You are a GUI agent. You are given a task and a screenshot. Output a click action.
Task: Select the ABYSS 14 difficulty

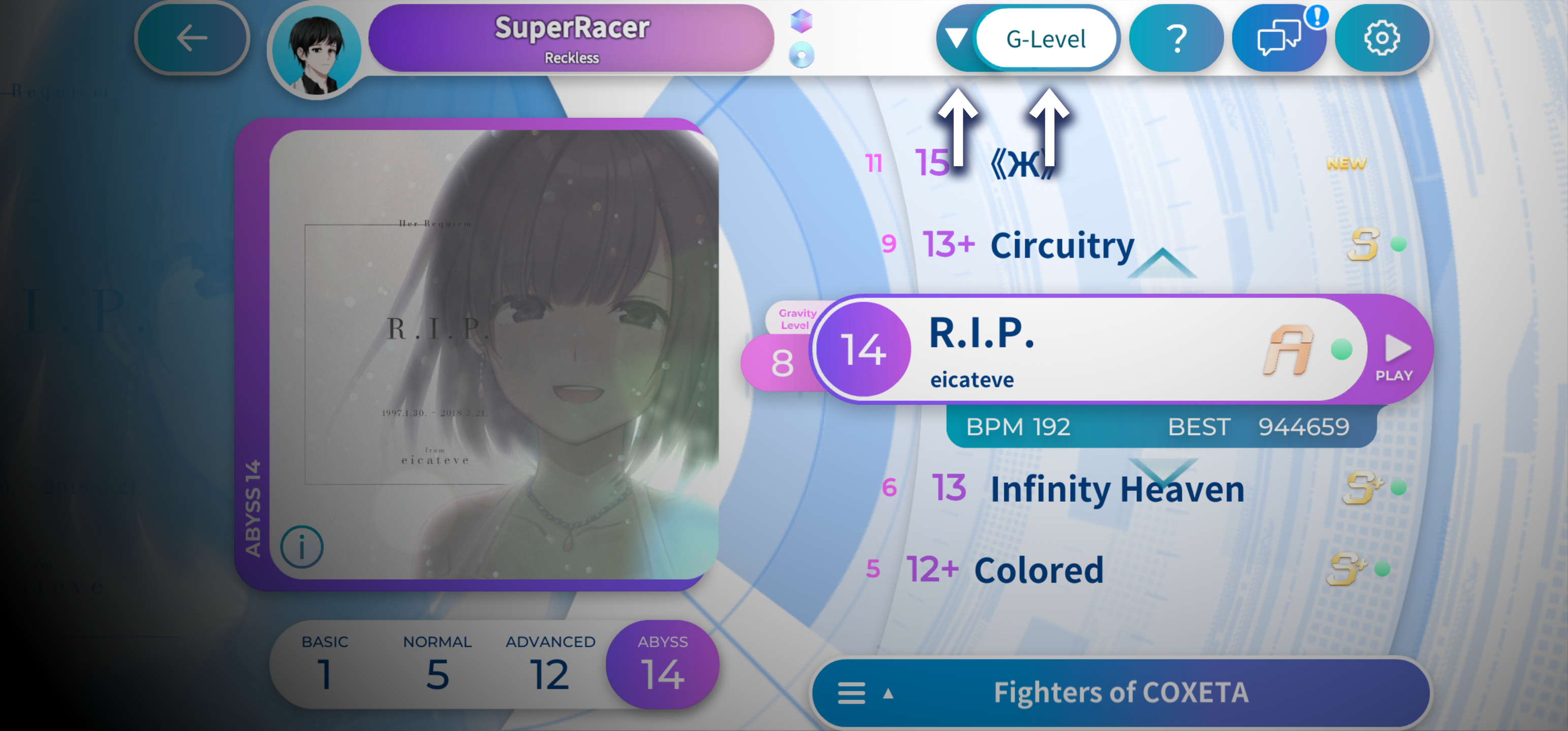point(662,664)
